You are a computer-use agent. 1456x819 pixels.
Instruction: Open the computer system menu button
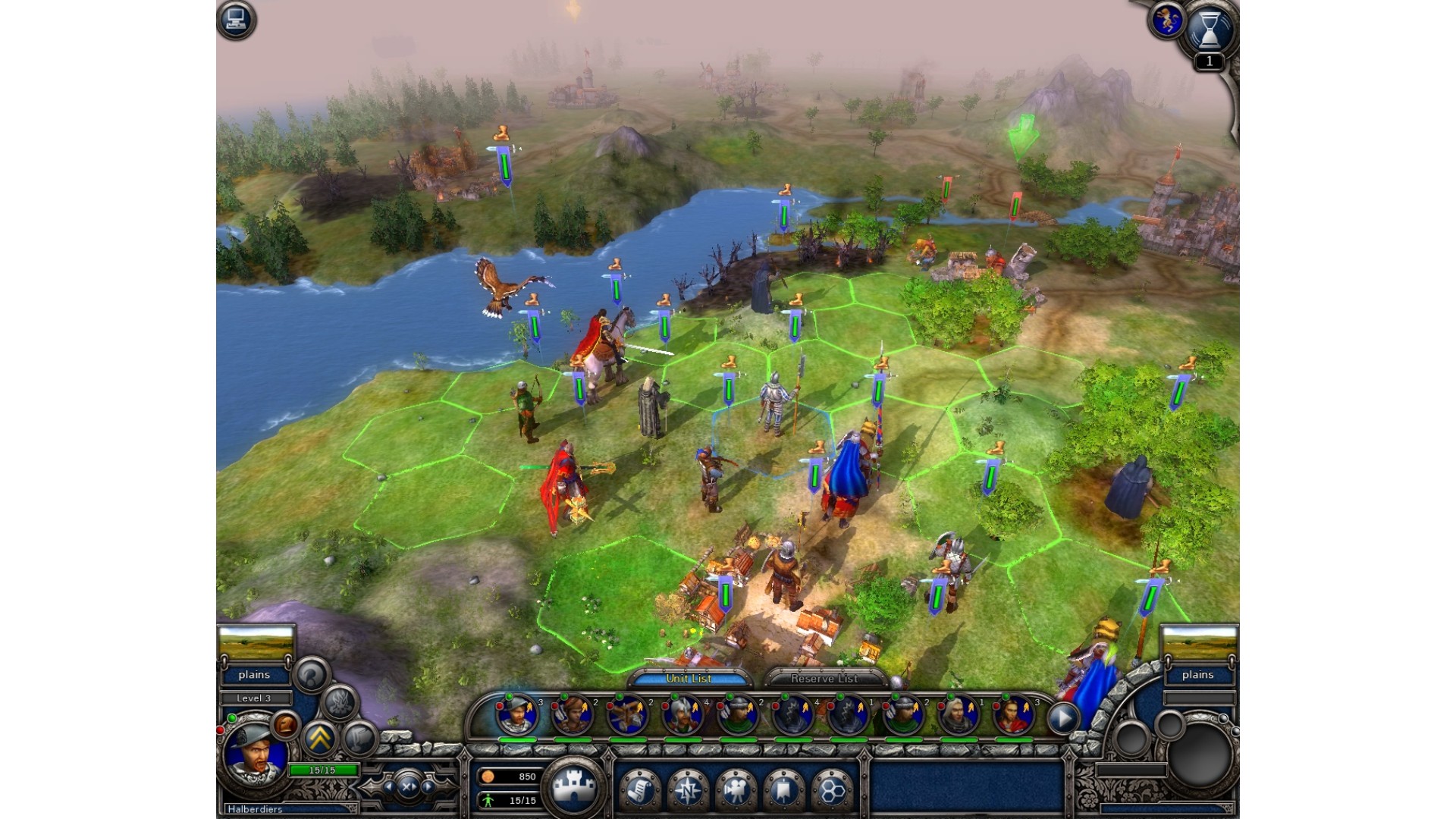(236, 20)
